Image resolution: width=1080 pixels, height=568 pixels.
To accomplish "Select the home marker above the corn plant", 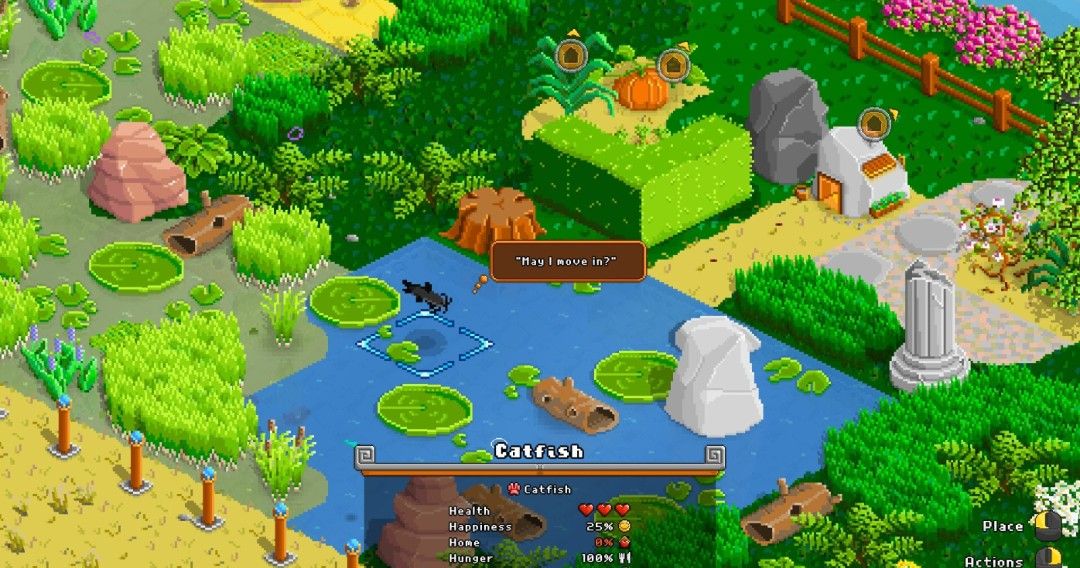I will pos(571,53).
